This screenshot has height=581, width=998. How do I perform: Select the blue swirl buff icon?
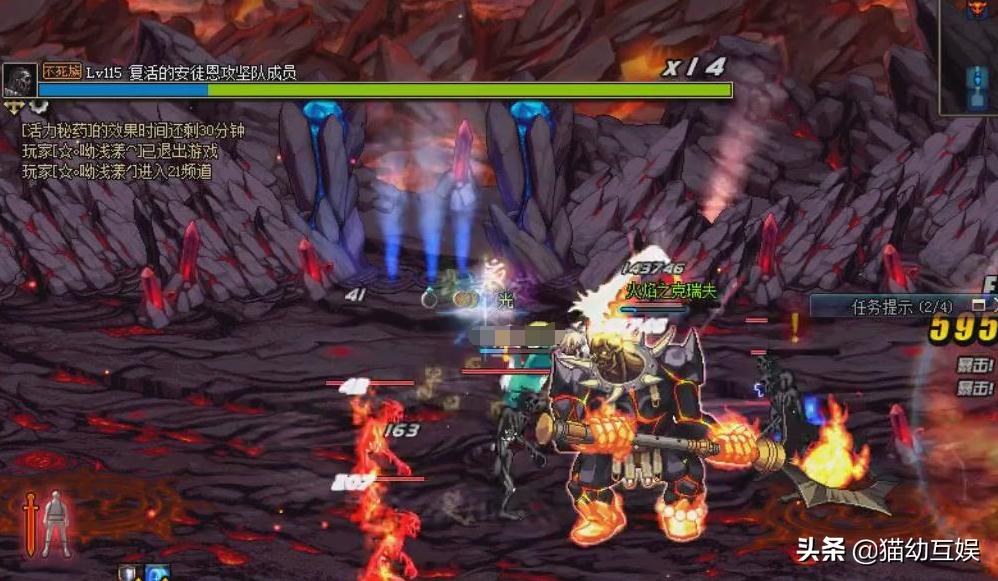click(x=157, y=573)
